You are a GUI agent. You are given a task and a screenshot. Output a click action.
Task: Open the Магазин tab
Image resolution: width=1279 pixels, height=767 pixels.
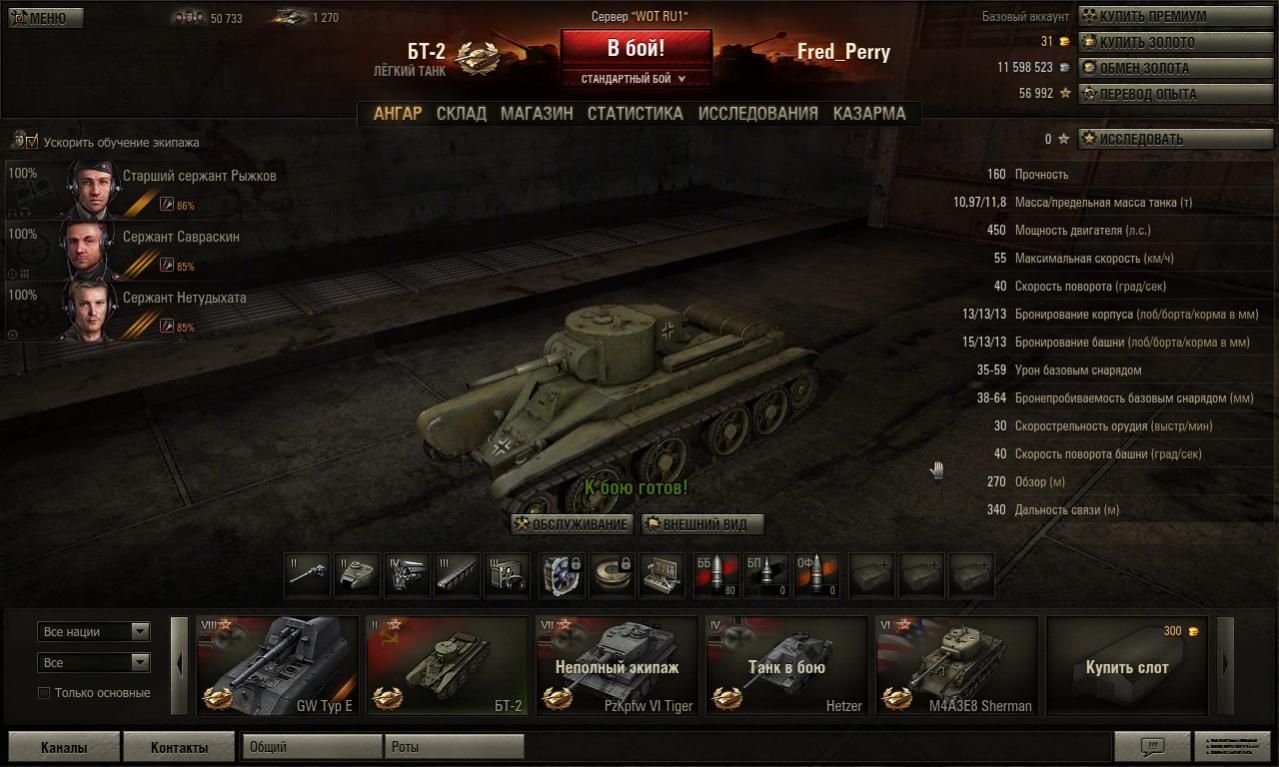click(x=537, y=114)
